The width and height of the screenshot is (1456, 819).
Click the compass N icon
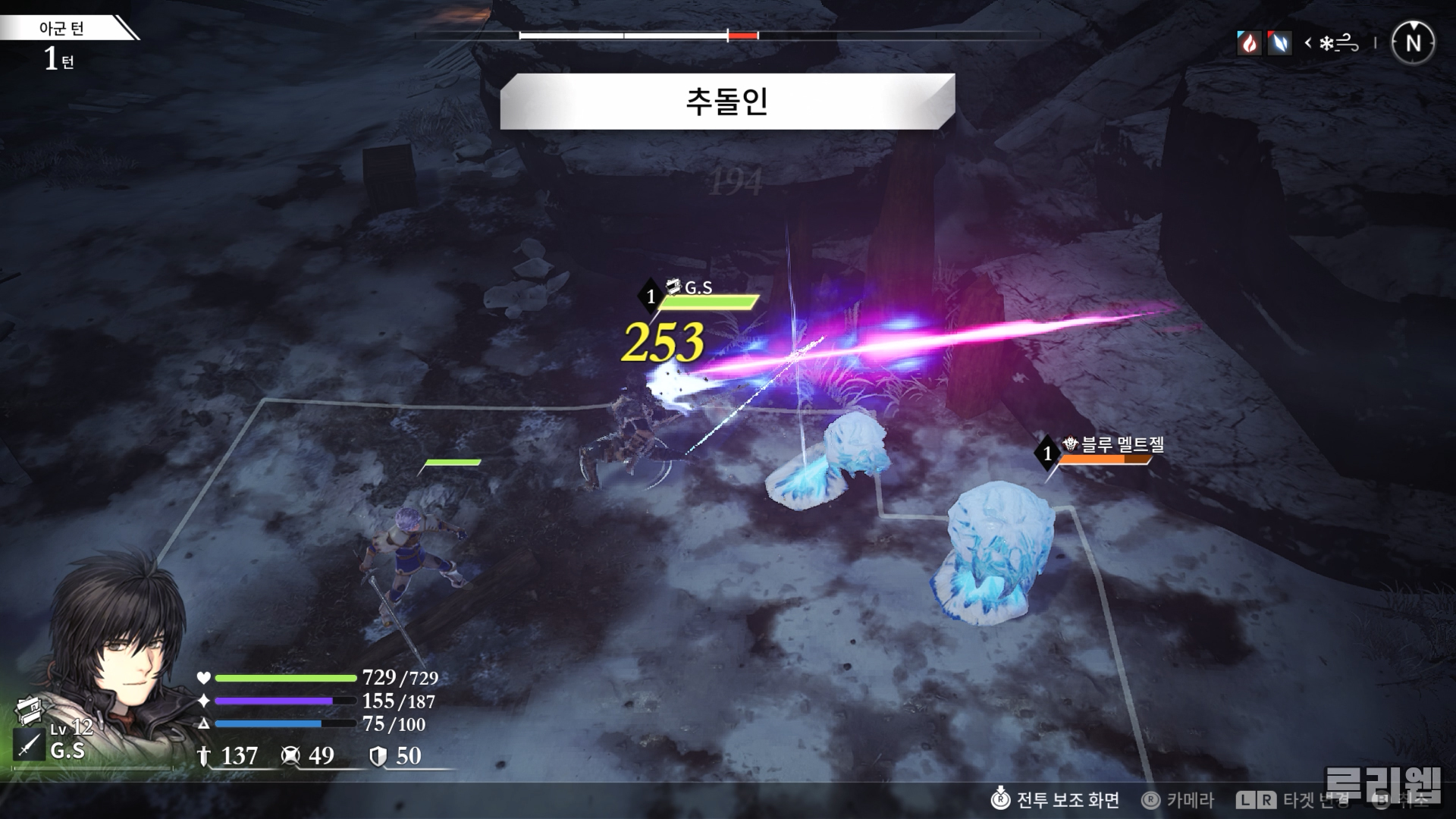click(x=1413, y=43)
